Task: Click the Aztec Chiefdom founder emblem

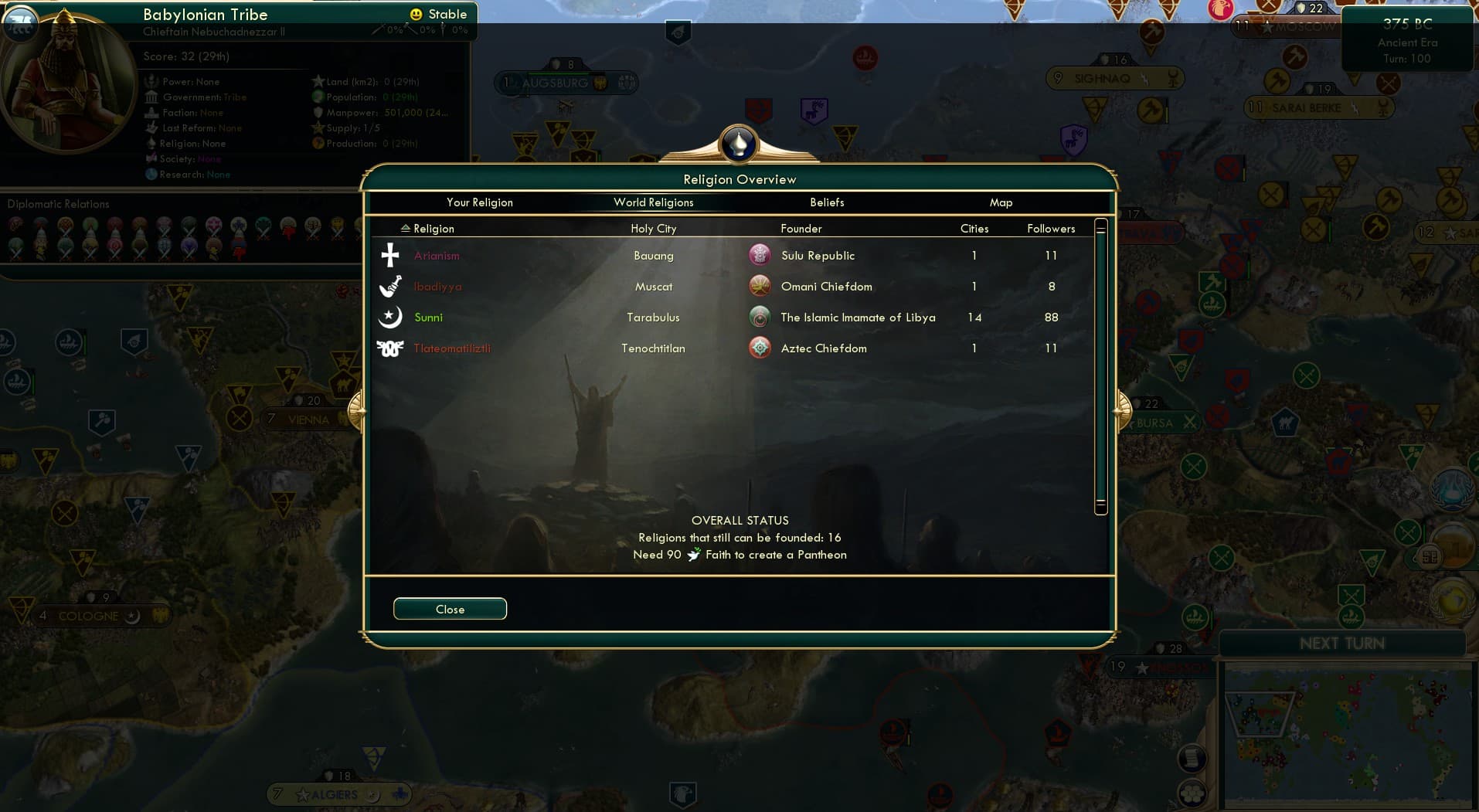Action: pyautogui.click(x=760, y=348)
